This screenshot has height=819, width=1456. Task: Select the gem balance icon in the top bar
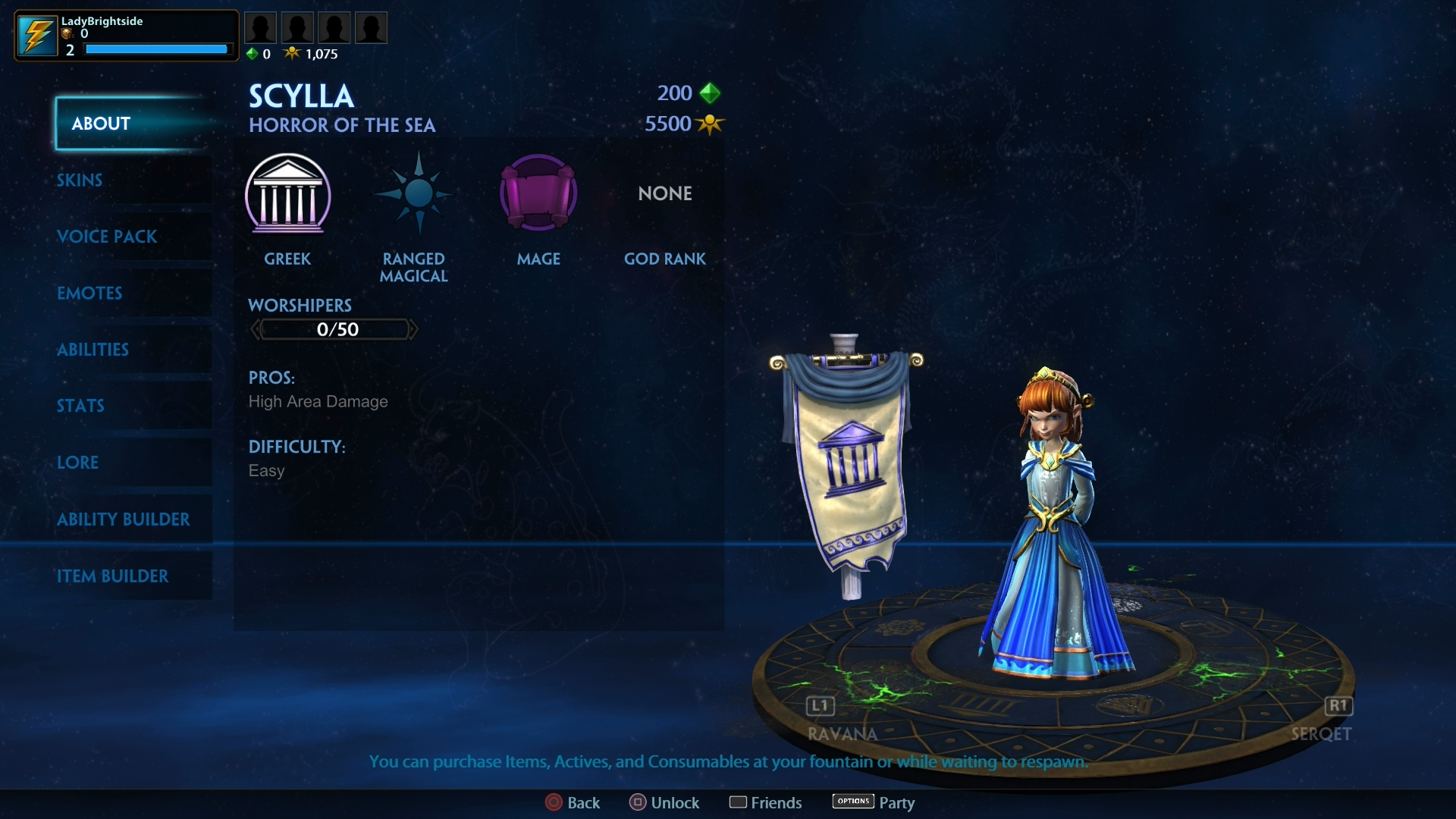(253, 54)
